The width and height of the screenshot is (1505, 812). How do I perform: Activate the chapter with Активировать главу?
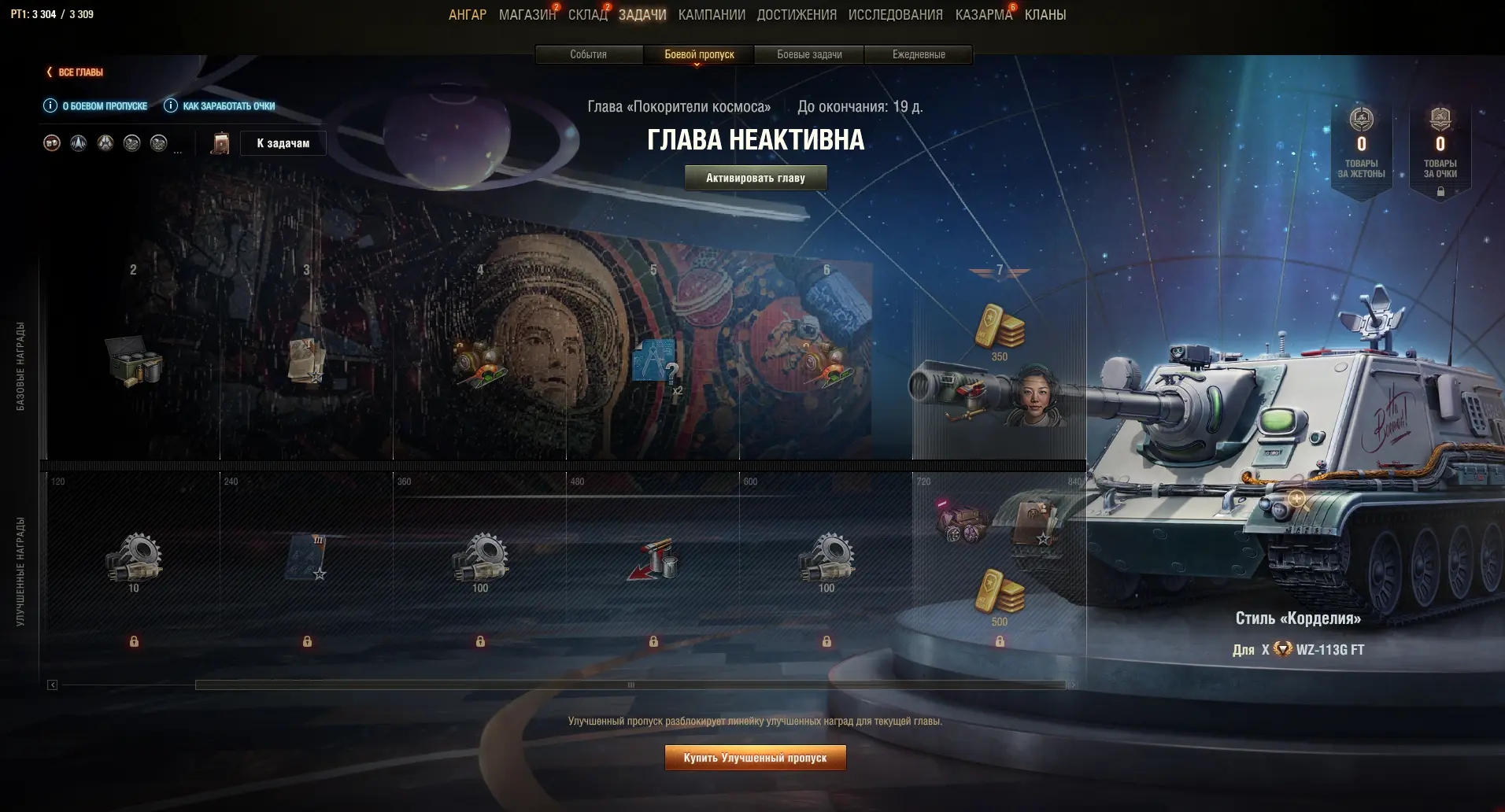tap(755, 178)
